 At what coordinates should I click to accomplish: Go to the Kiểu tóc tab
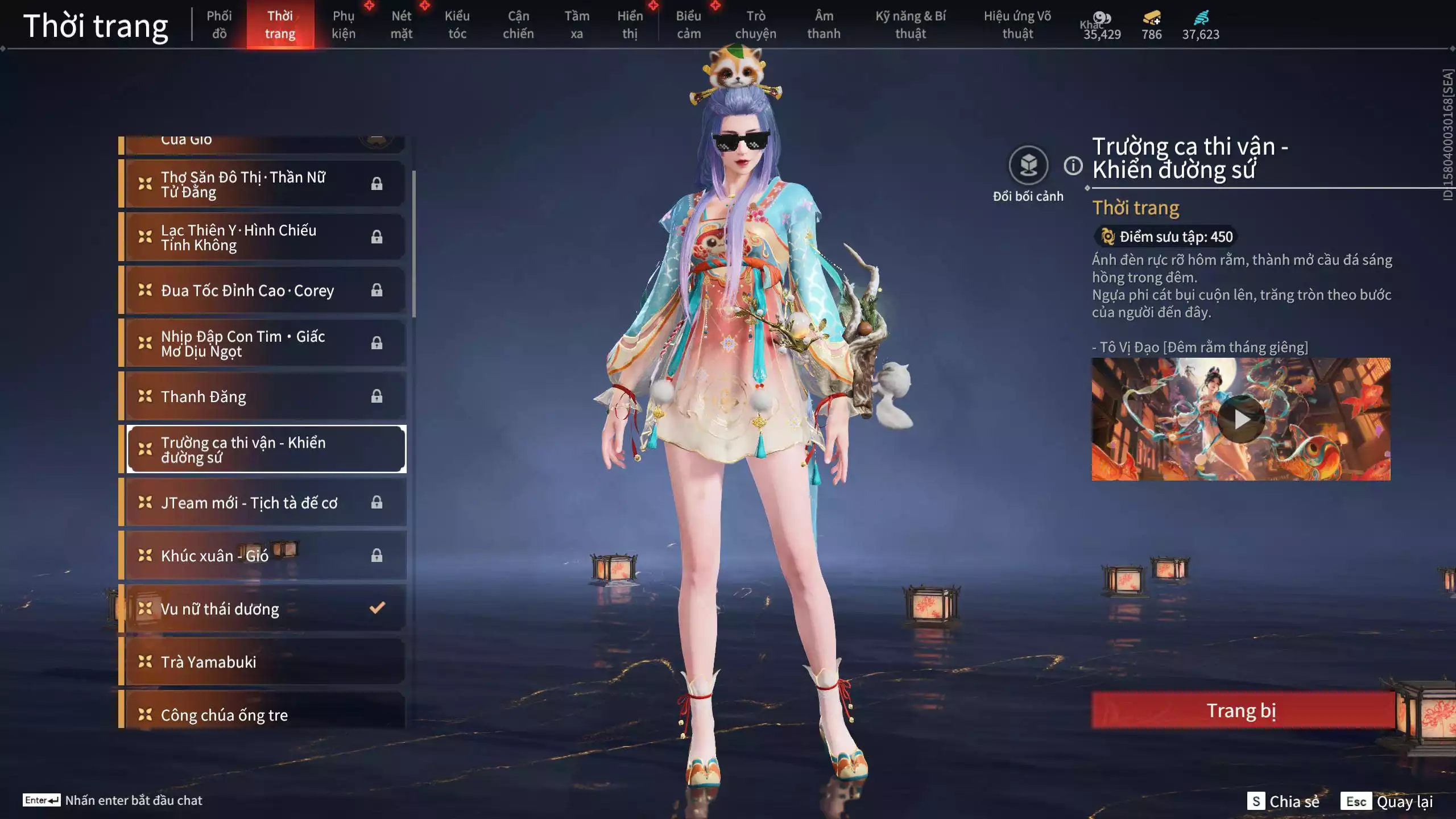tap(457, 25)
